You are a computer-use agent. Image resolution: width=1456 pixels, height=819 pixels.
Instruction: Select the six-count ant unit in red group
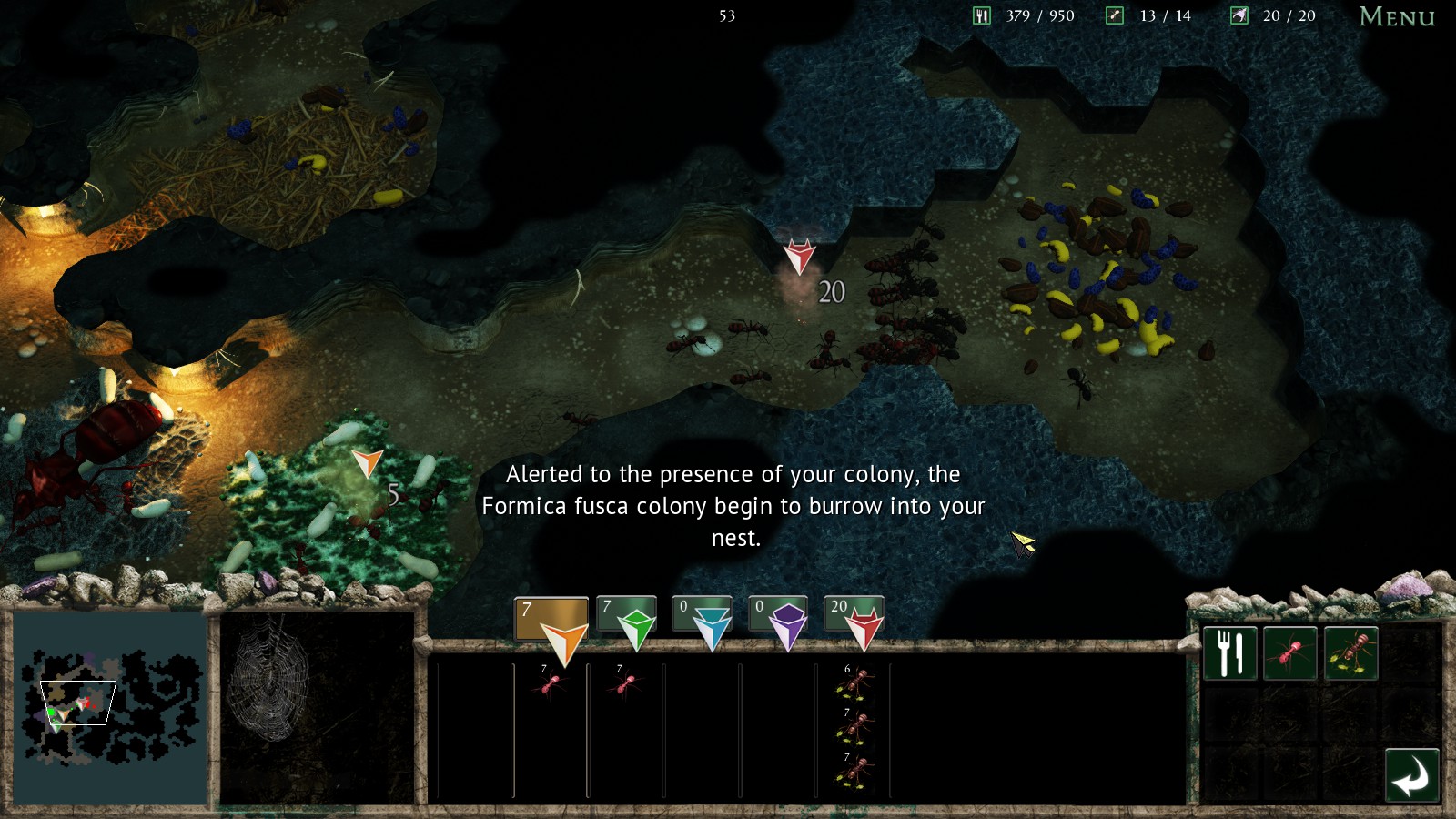click(855, 683)
